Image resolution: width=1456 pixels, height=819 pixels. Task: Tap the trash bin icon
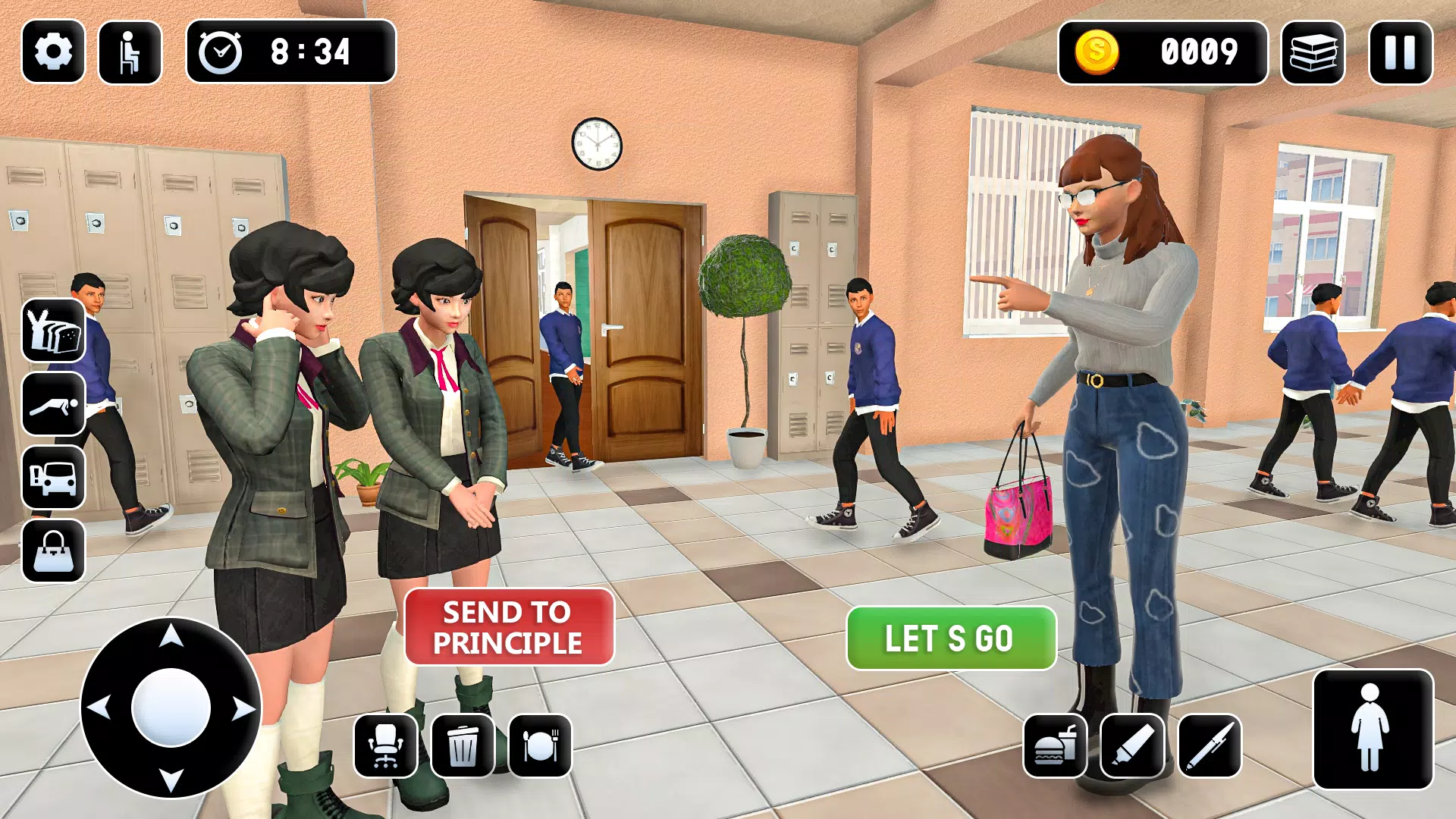coord(463,745)
